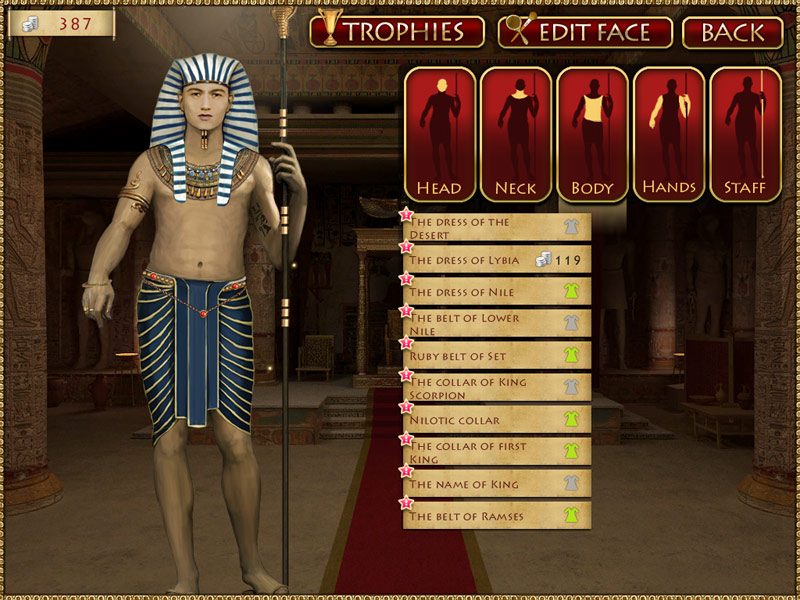Show the Staff category
The height and width of the screenshot is (600, 800).
coord(745,135)
